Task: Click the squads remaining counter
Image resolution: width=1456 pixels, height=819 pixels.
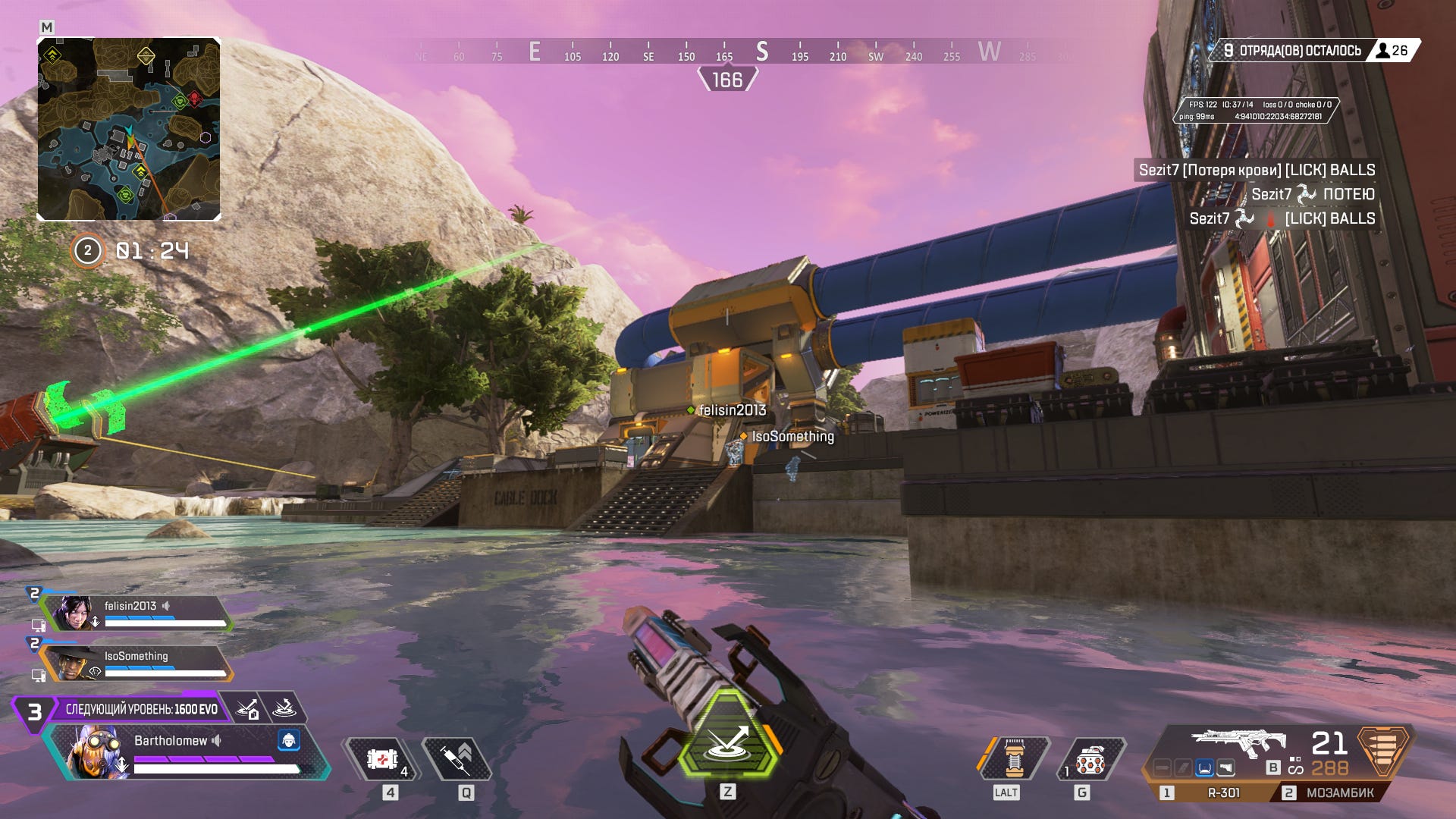Action: (x=1294, y=51)
